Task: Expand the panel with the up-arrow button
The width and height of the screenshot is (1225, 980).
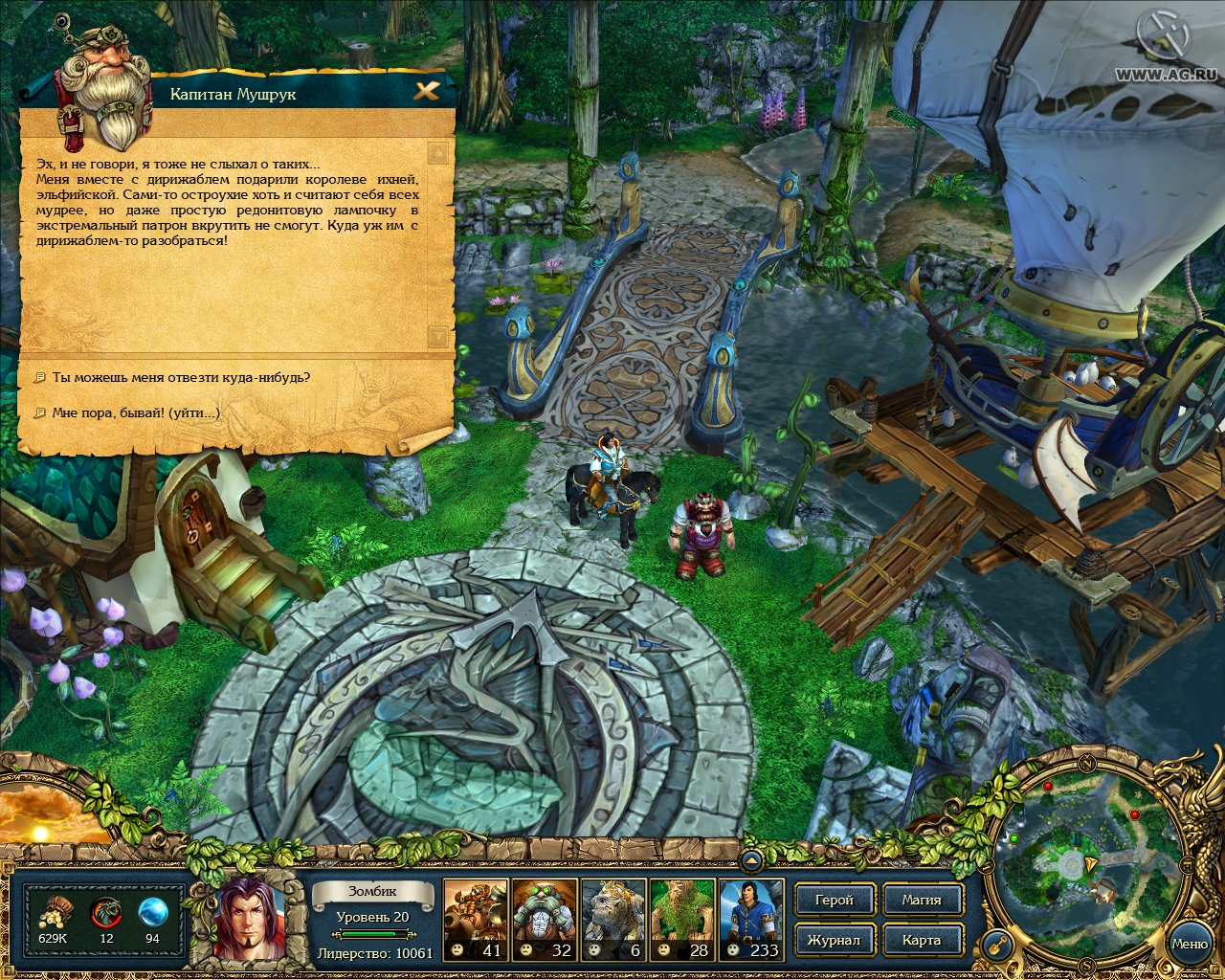Action: coord(751,861)
